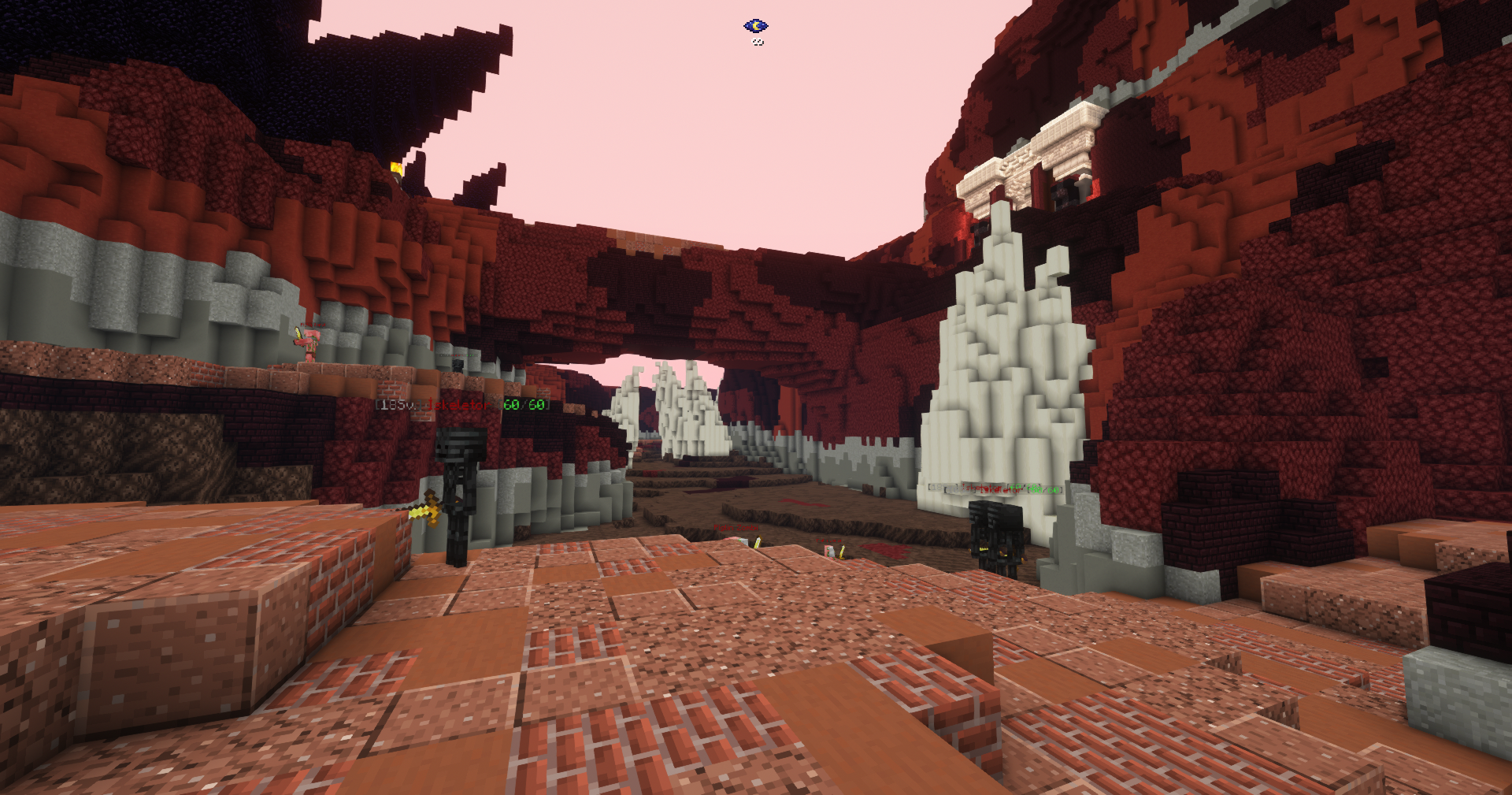Click the Night Vision status effect icon
This screenshot has height=795, width=1512.
[x=755, y=26]
